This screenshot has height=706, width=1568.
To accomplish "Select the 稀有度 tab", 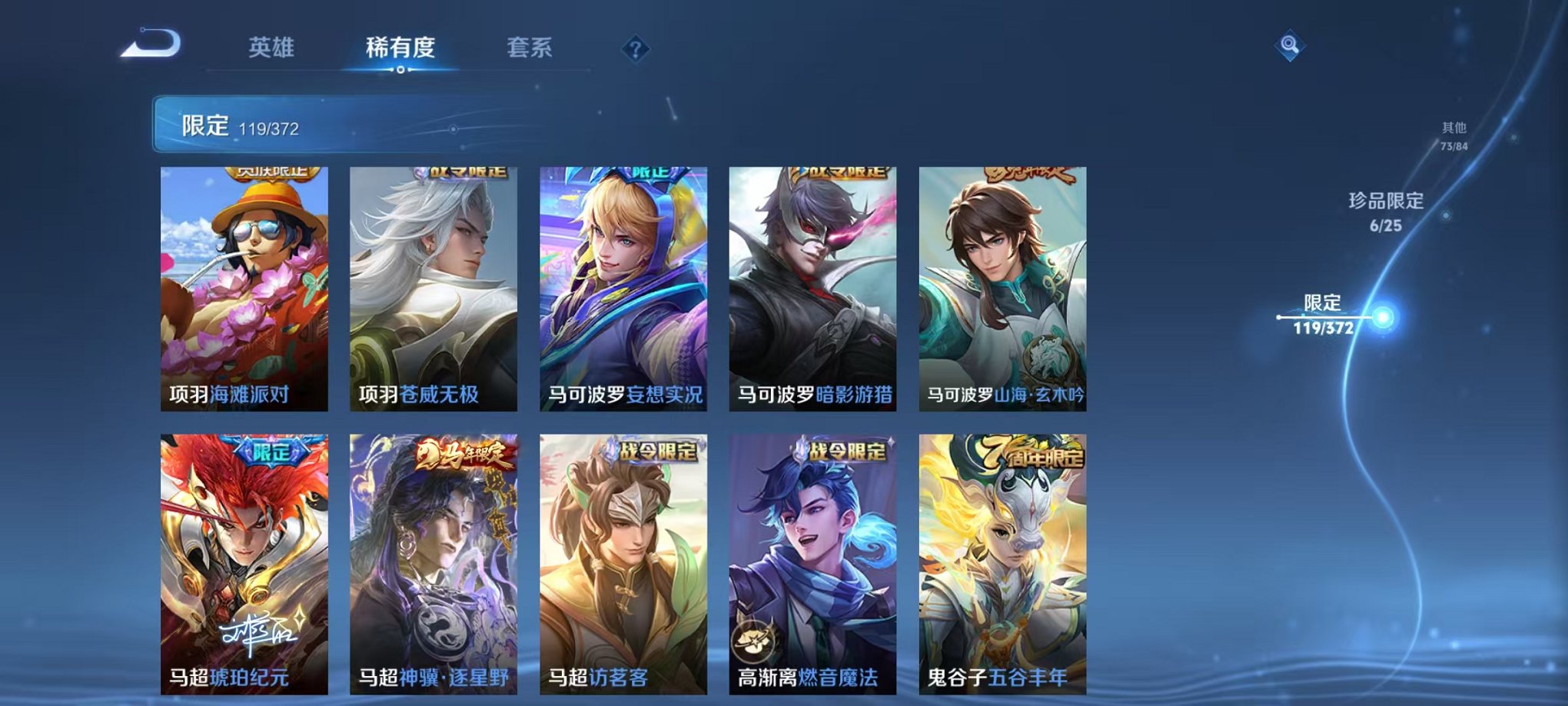I will coord(400,48).
